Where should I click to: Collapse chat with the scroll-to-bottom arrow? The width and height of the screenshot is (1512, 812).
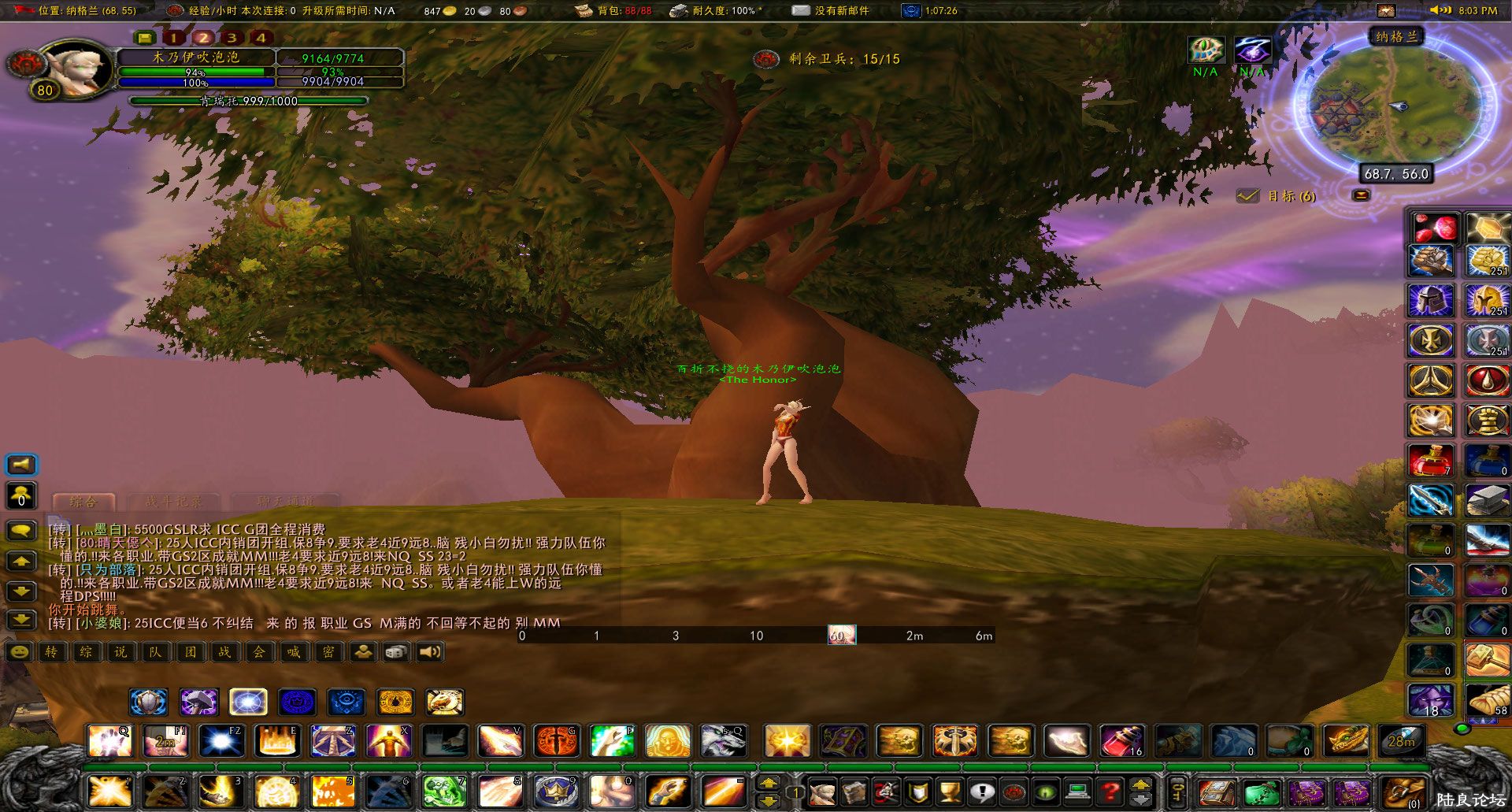(20, 619)
